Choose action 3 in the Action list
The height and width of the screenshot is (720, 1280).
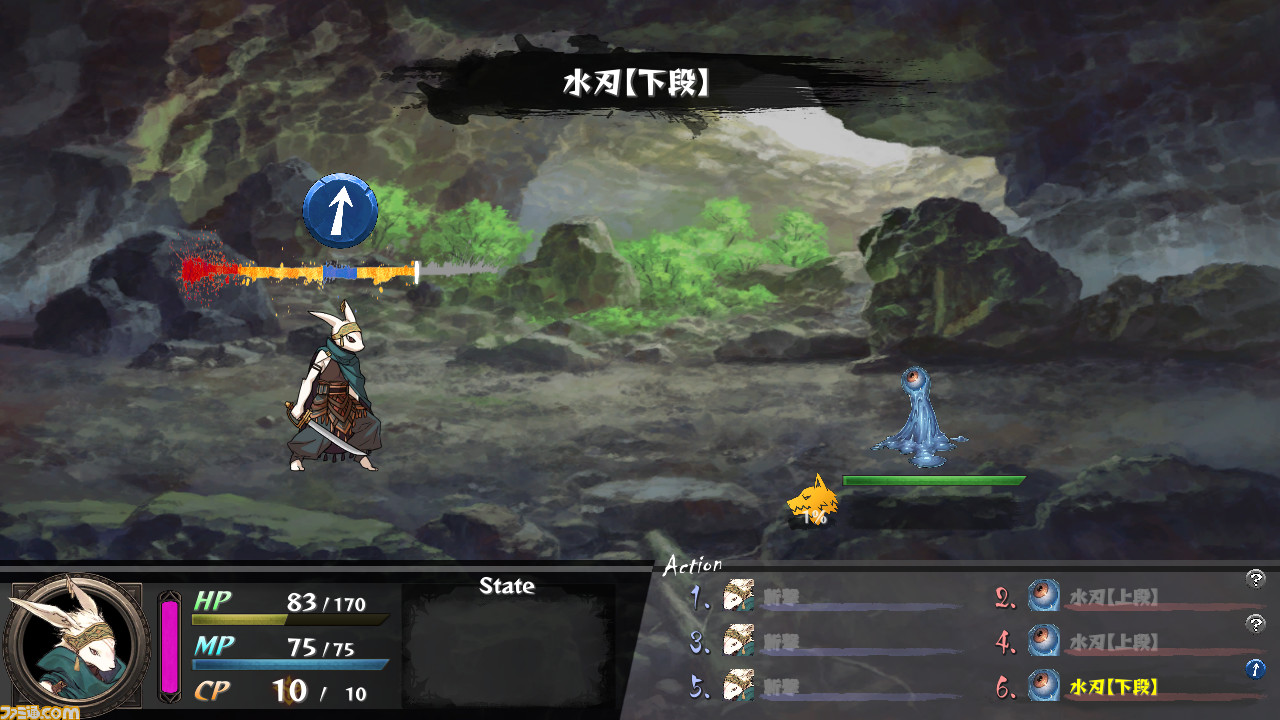click(778, 641)
